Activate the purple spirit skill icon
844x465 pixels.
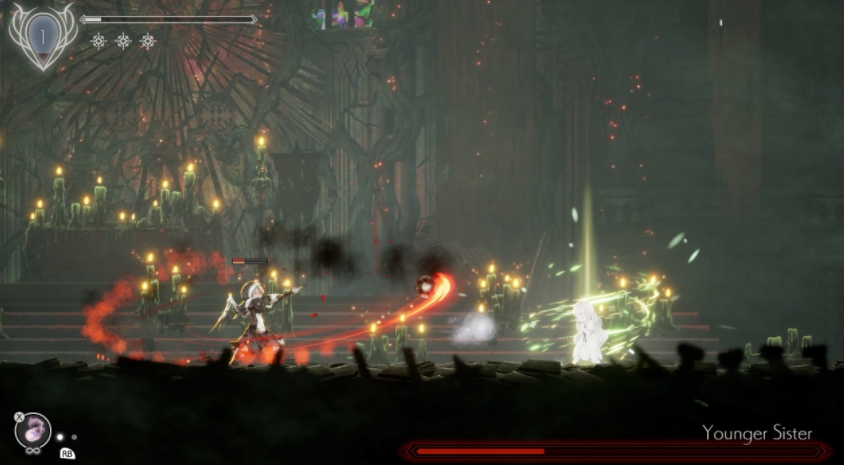click(35, 429)
